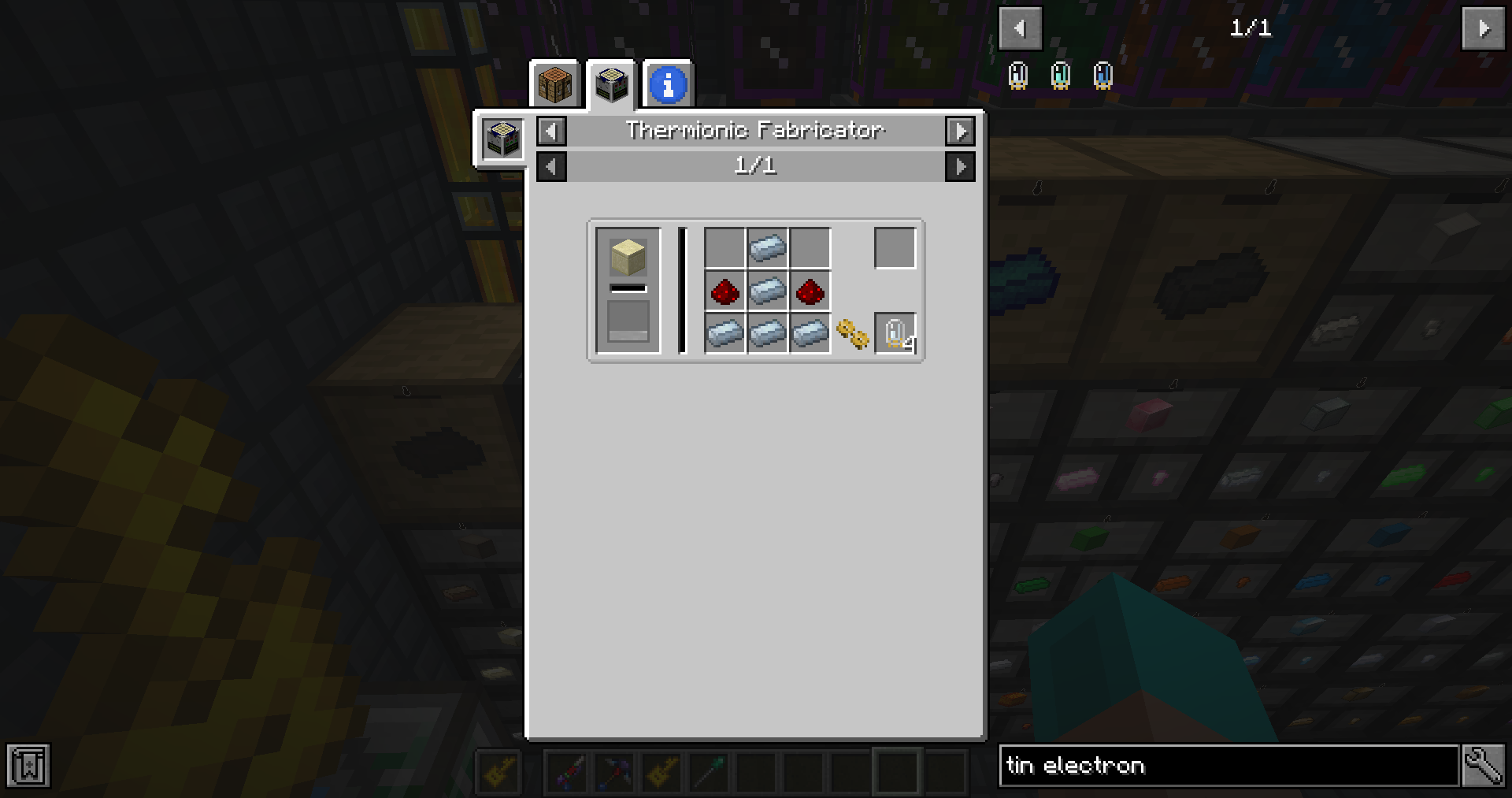Click the next page arrow in the item list
Viewport: 1512px width, 798px height.
tap(1483, 28)
